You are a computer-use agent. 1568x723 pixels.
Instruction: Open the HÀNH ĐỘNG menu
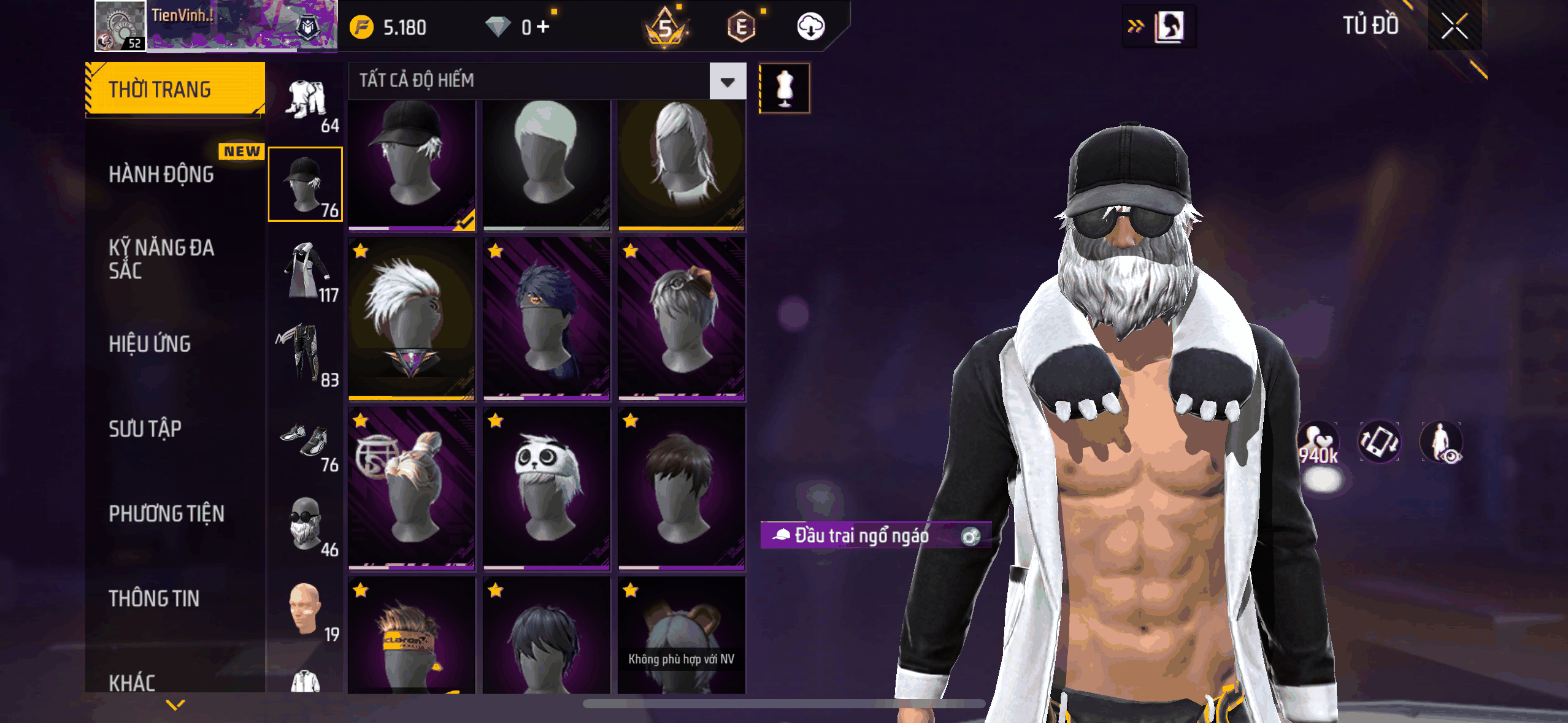click(161, 174)
